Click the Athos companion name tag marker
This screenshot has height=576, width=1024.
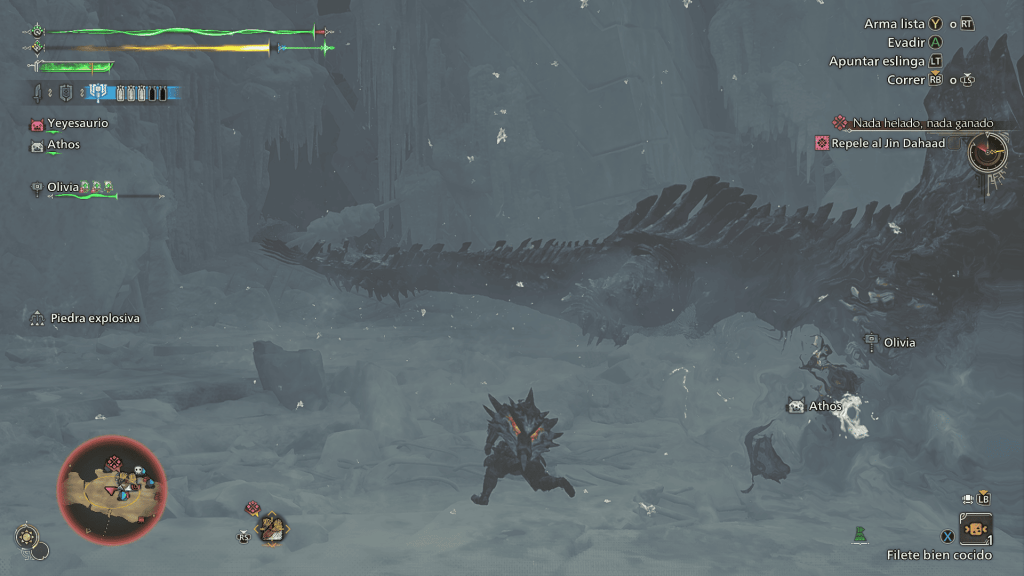(824, 406)
